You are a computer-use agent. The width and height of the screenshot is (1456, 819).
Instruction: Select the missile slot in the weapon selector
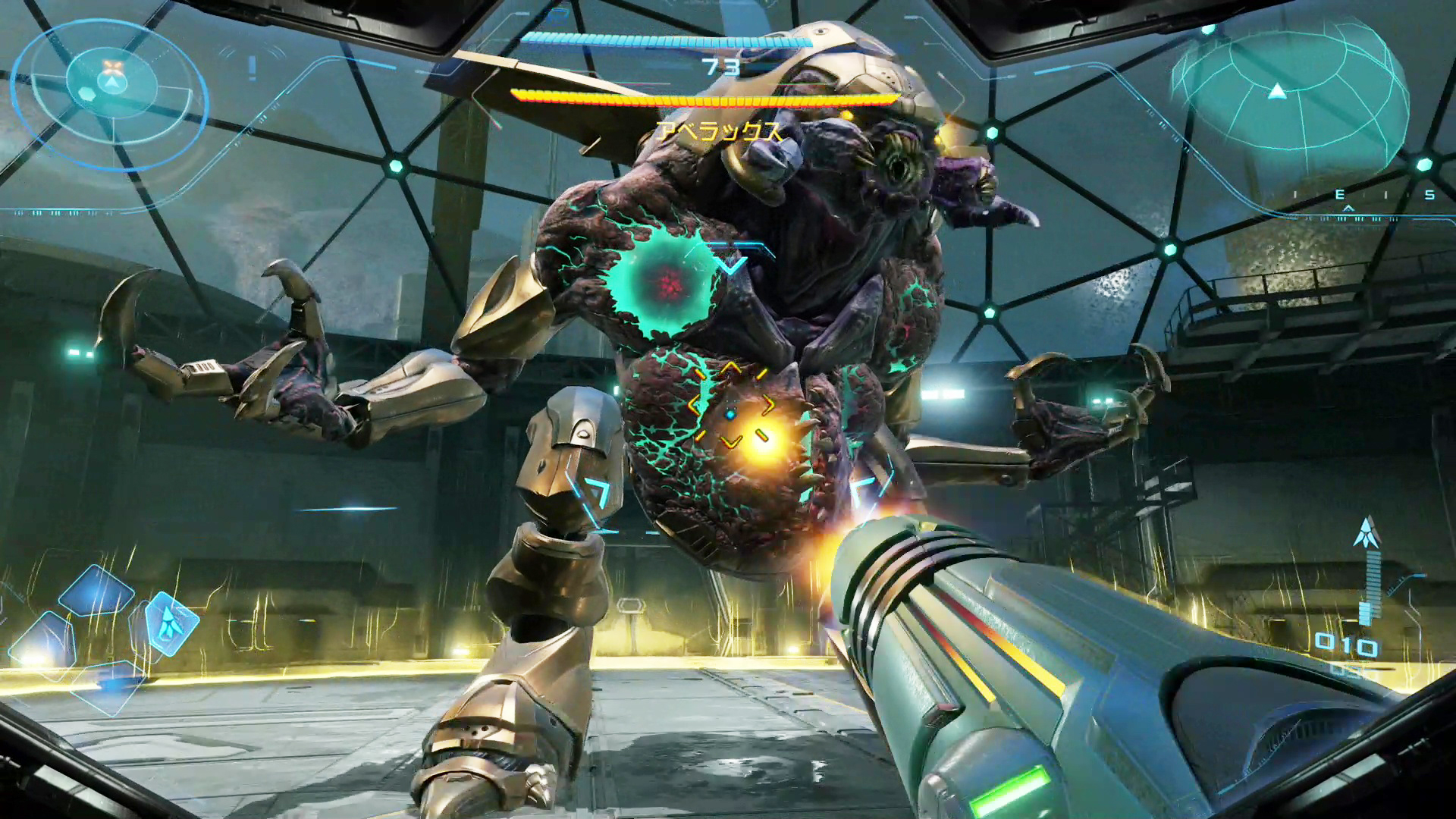pos(171,623)
